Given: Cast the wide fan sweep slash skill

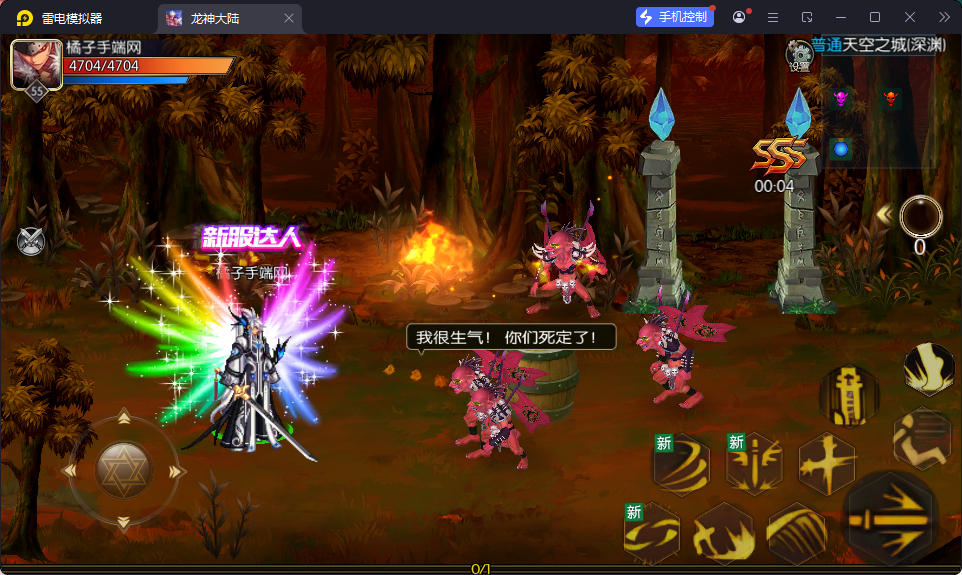Looking at the screenshot, I should (x=796, y=533).
